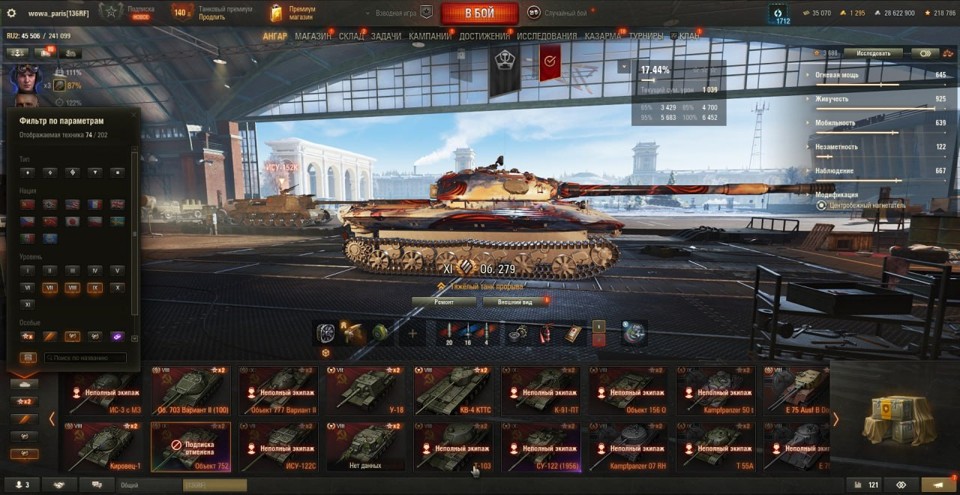
Task: Toggle the tier VIII level filter
Action: pyautogui.click(x=72, y=287)
